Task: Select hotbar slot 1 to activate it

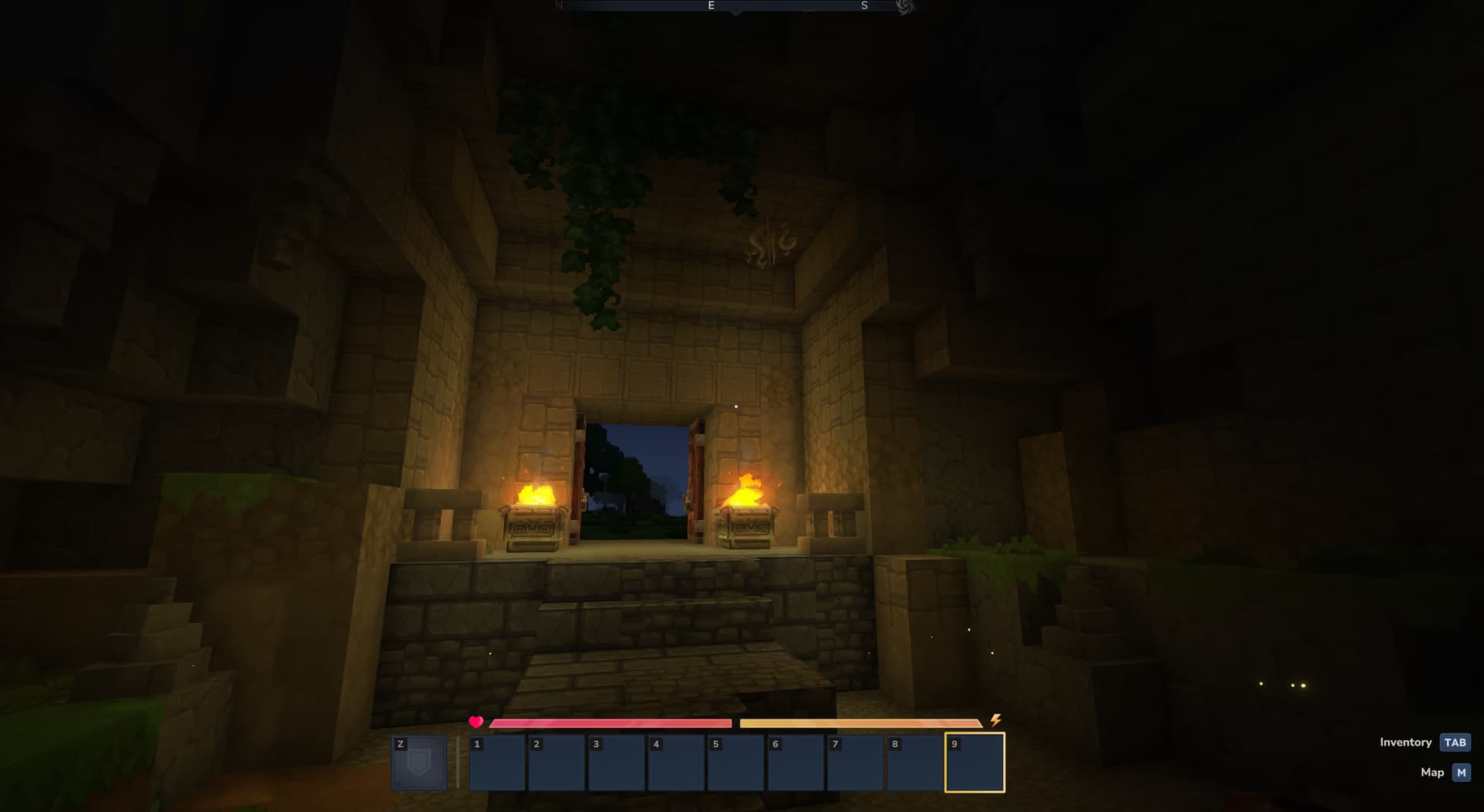Action: click(x=498, y=763)
